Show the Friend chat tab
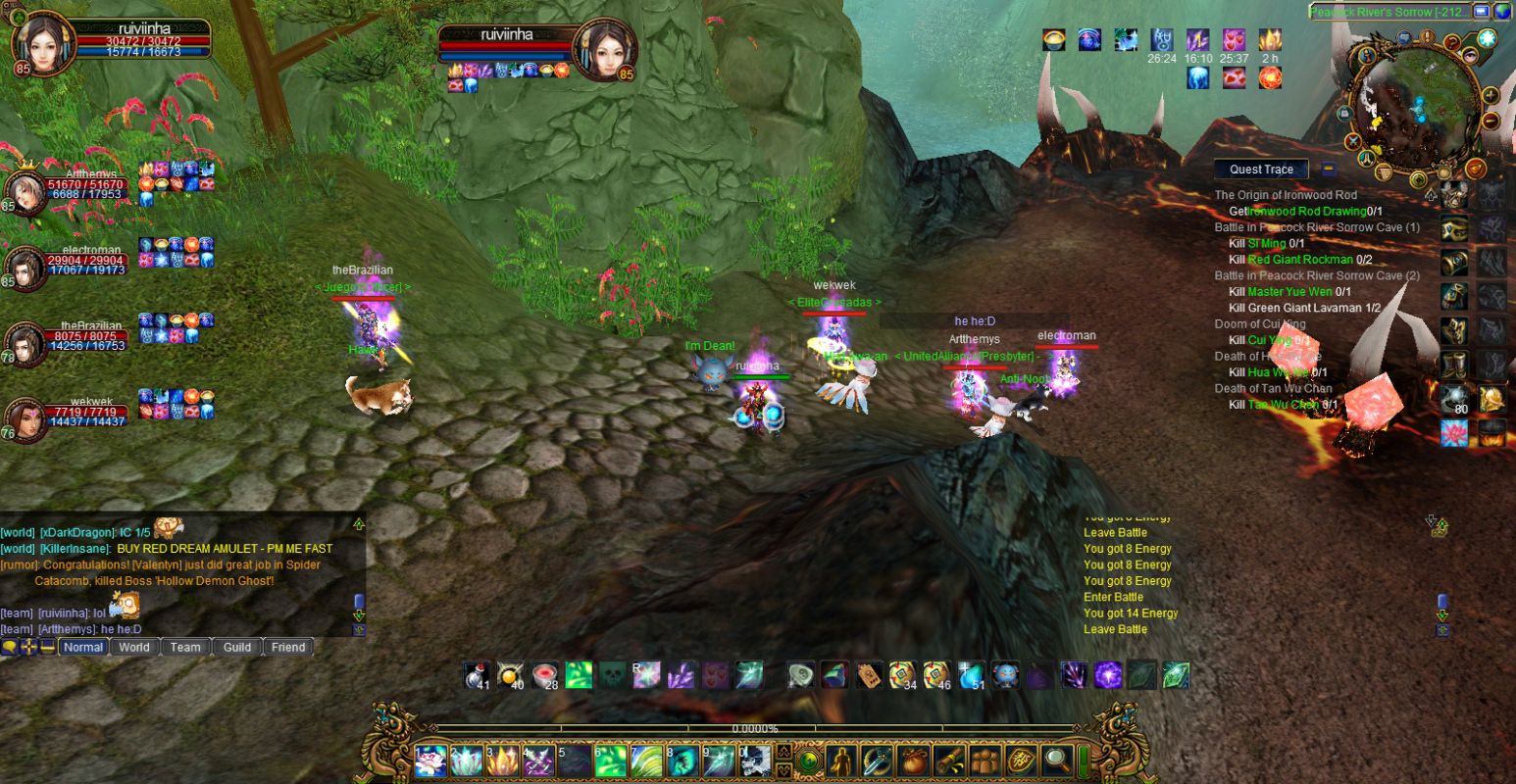 (x=288, y=647)
